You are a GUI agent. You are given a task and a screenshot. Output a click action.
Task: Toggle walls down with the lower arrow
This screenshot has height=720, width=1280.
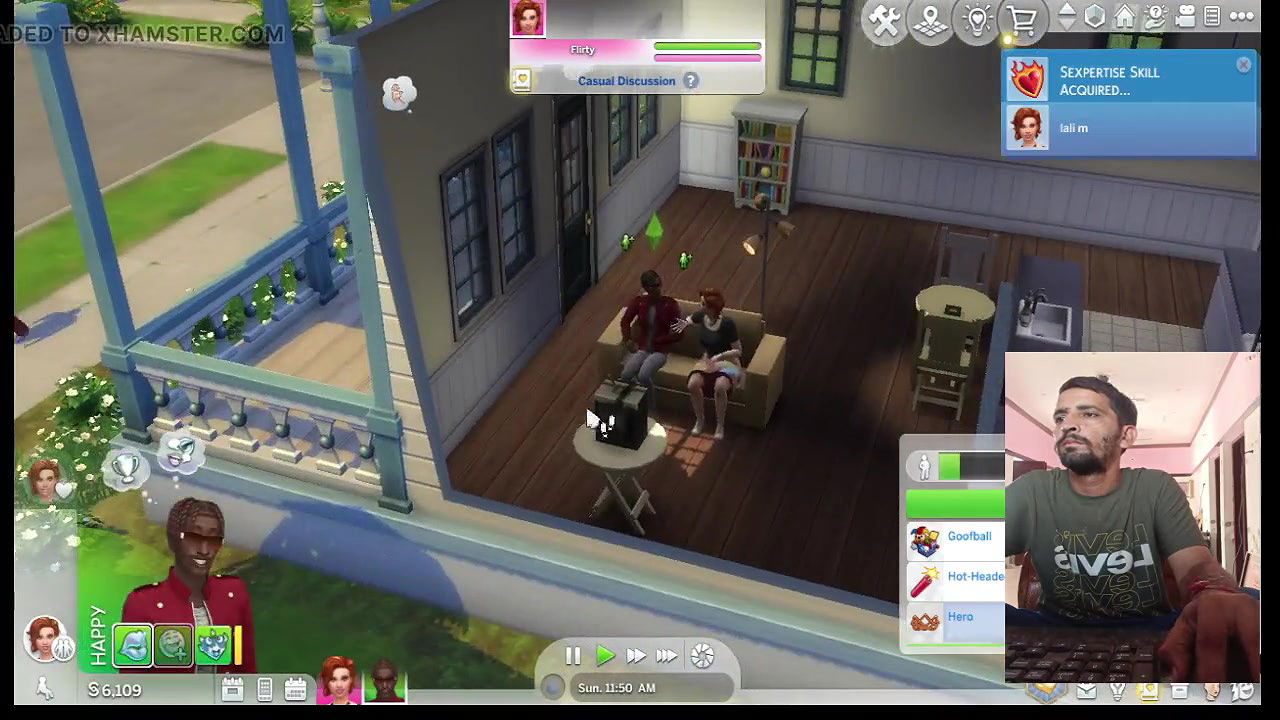pyautogui.click(x=1066, y=22)
